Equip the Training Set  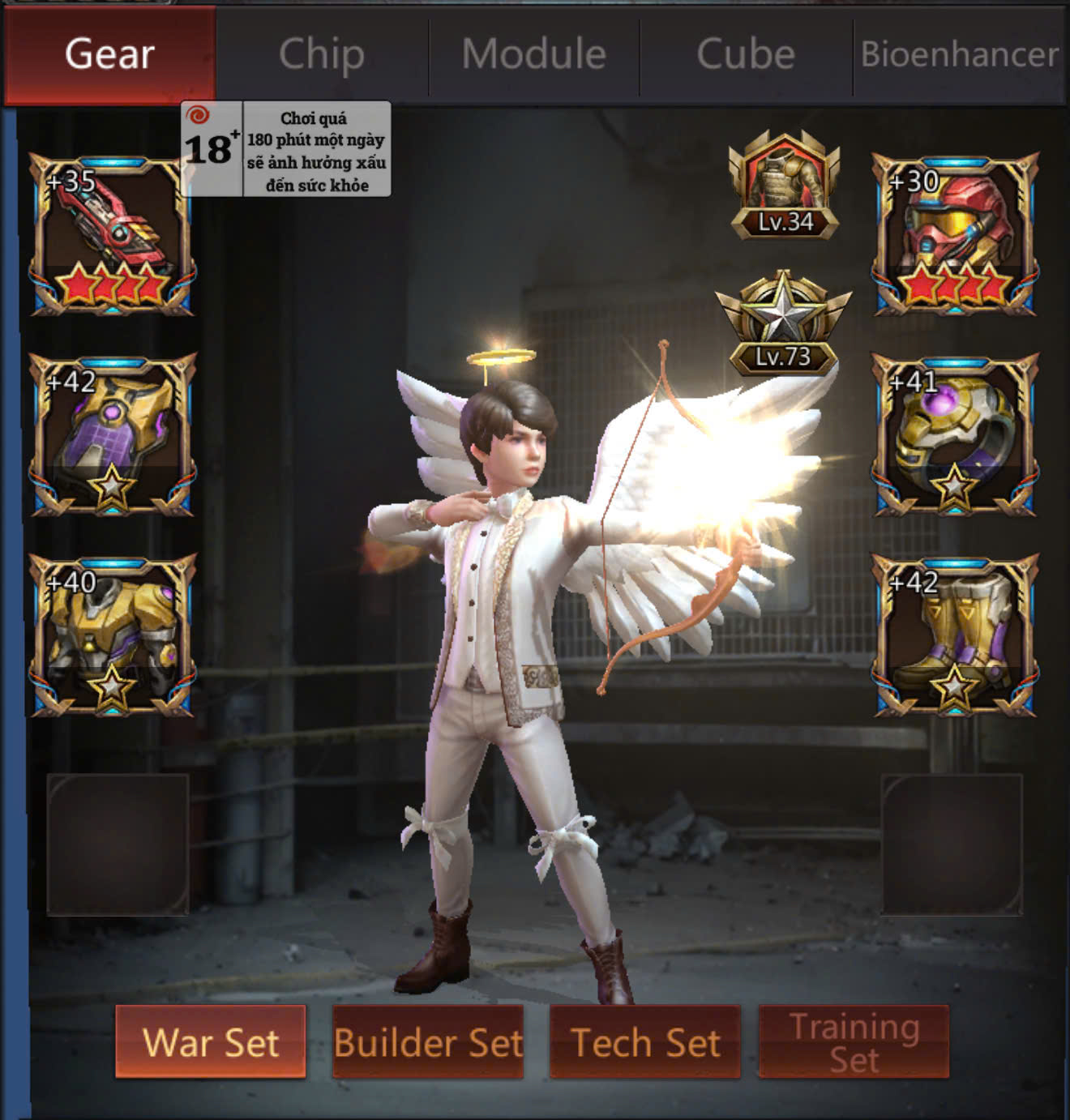[x=854, y=1041]
